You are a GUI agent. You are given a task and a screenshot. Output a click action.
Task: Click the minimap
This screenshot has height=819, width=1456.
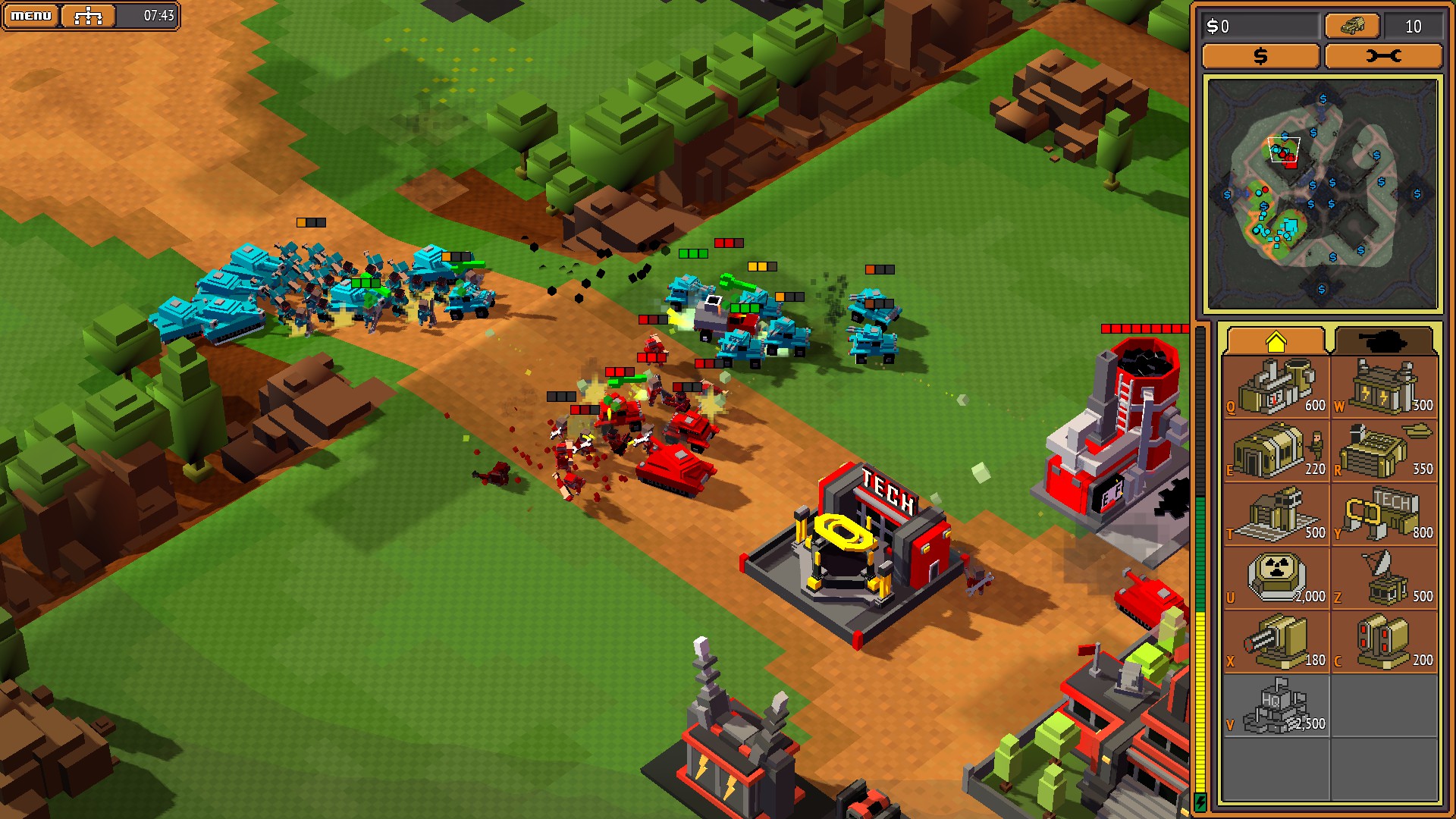coord(1322,195)
